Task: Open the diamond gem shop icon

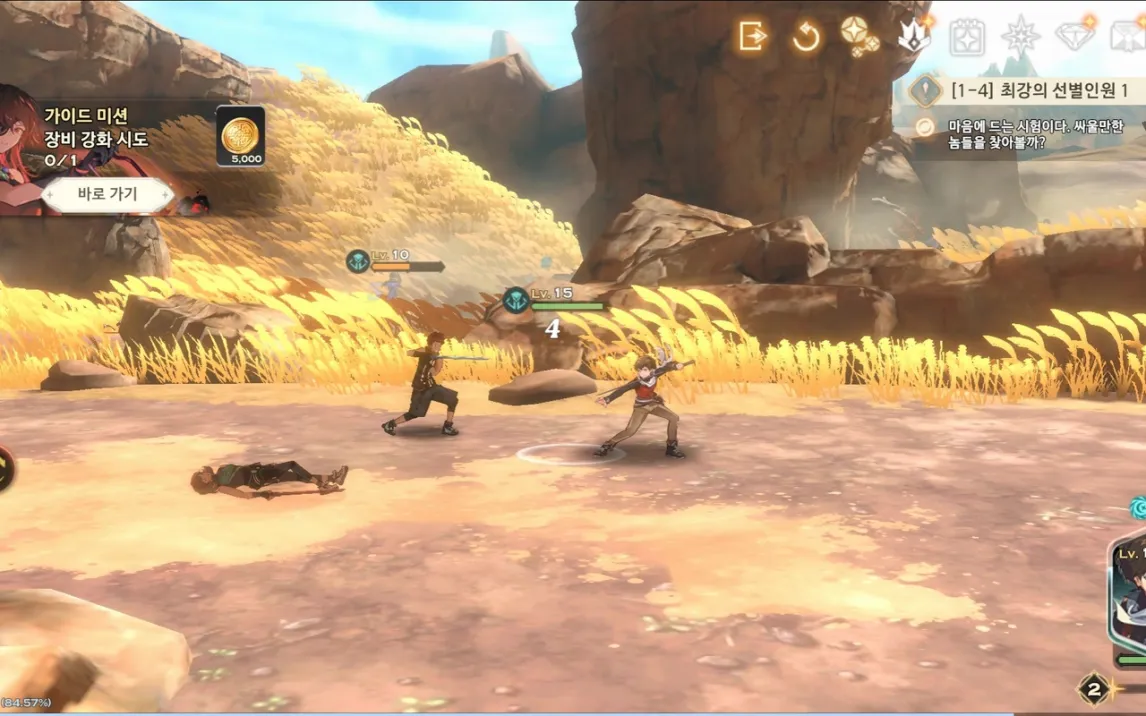Action: tap(1076, 36)
